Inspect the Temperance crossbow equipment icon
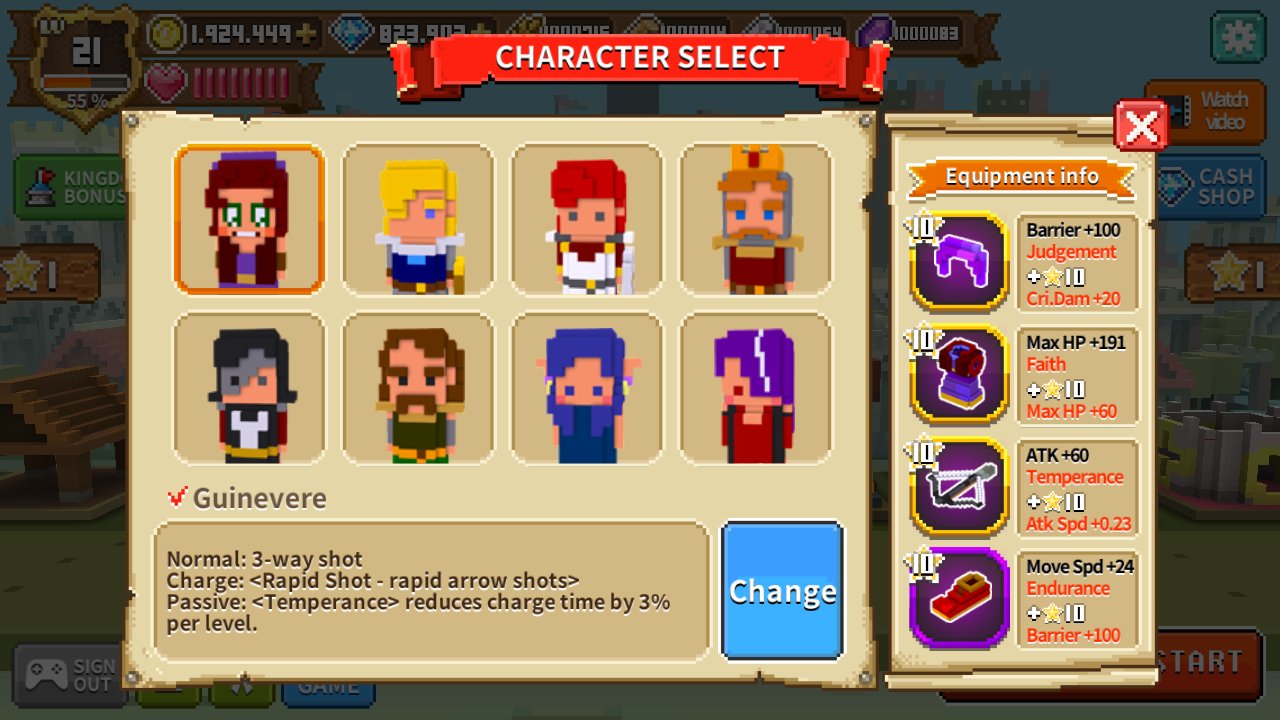 960,487
